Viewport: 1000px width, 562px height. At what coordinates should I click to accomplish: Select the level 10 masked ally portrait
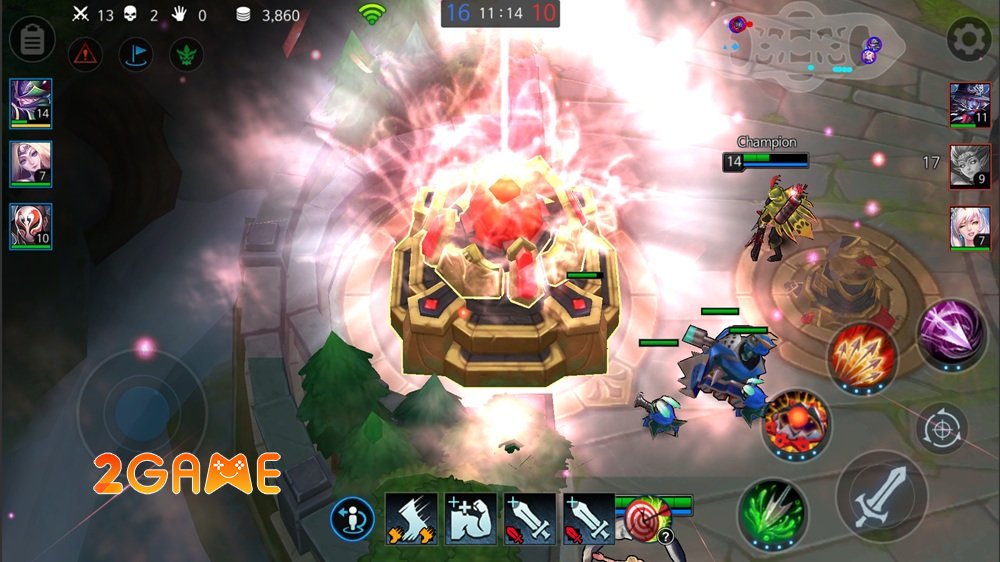[x=30, y=226]
